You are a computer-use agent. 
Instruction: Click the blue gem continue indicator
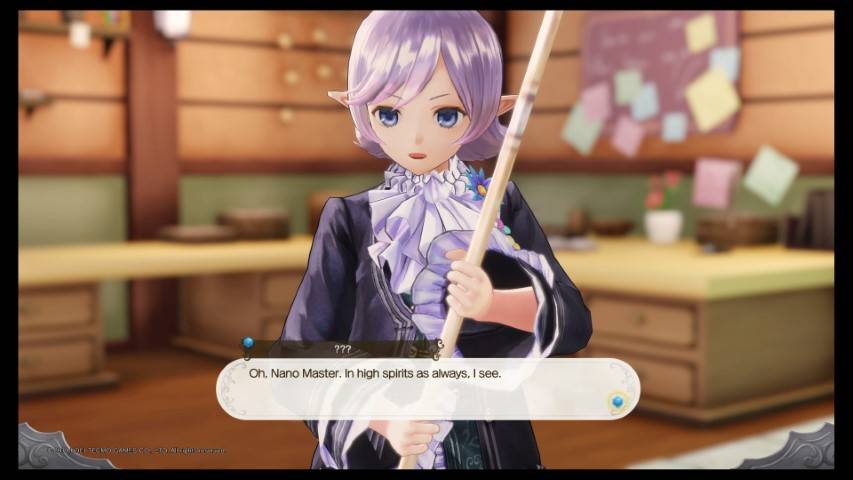click(x=616, y=402)
